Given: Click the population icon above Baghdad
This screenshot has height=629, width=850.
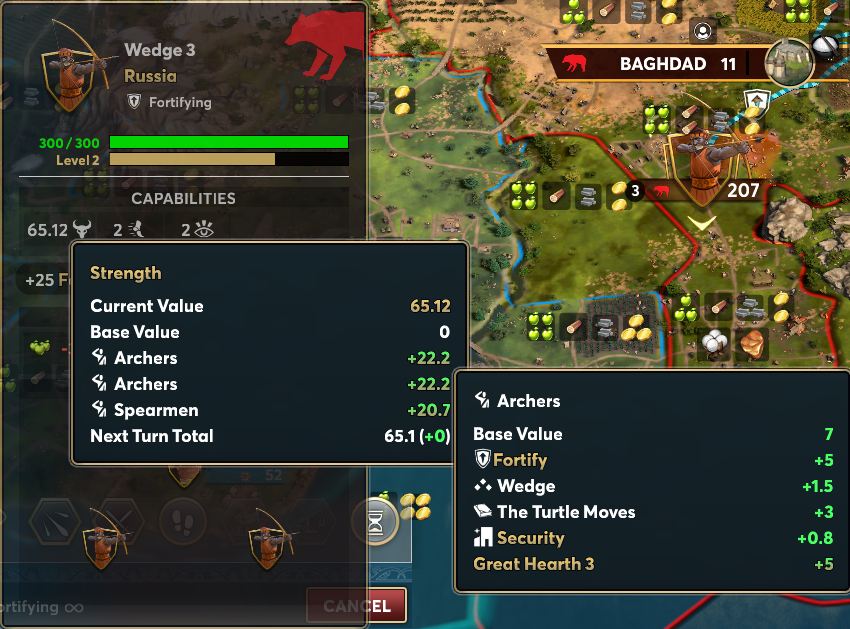Looking at the screenshot, I should tap(703, 32).
